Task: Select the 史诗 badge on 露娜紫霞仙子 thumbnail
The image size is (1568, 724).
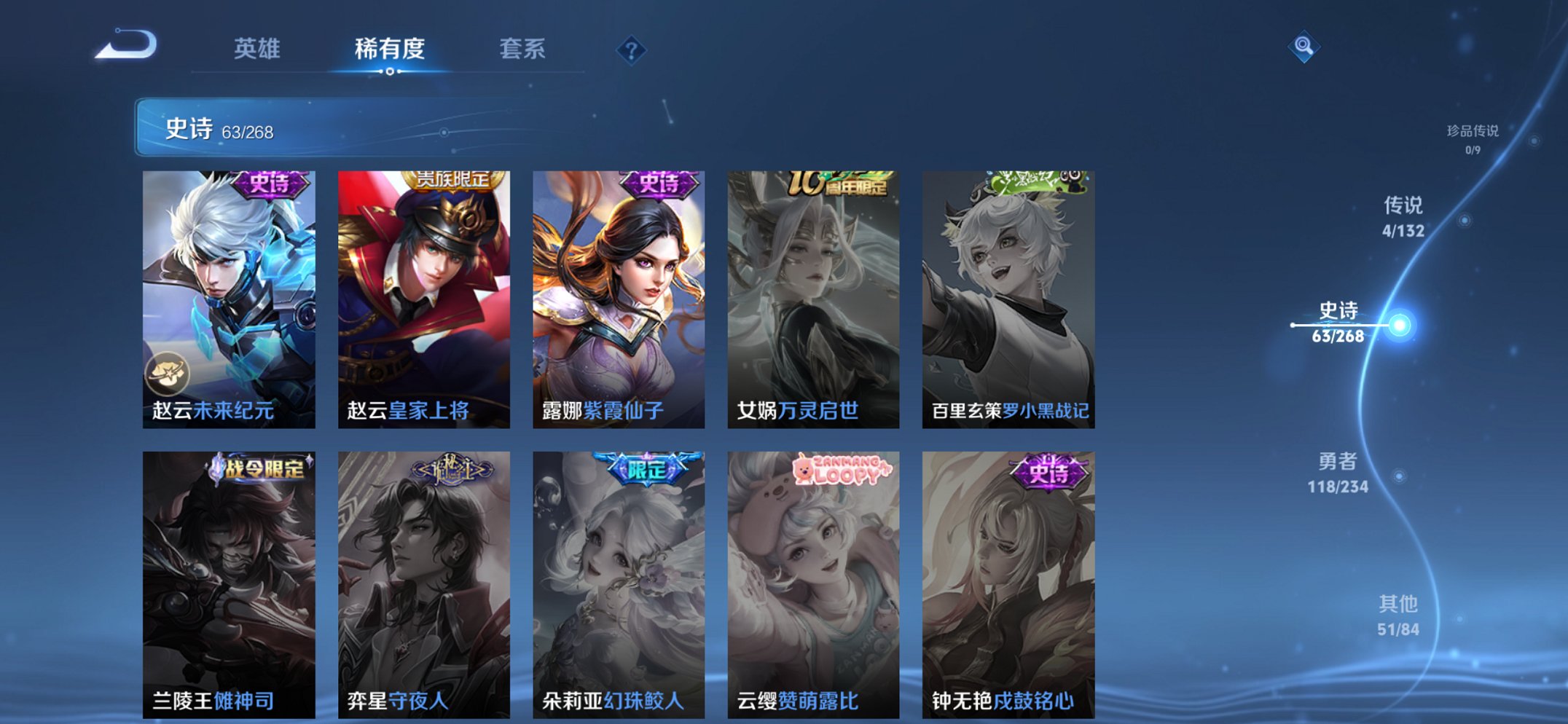Action: tap(658, 183)
